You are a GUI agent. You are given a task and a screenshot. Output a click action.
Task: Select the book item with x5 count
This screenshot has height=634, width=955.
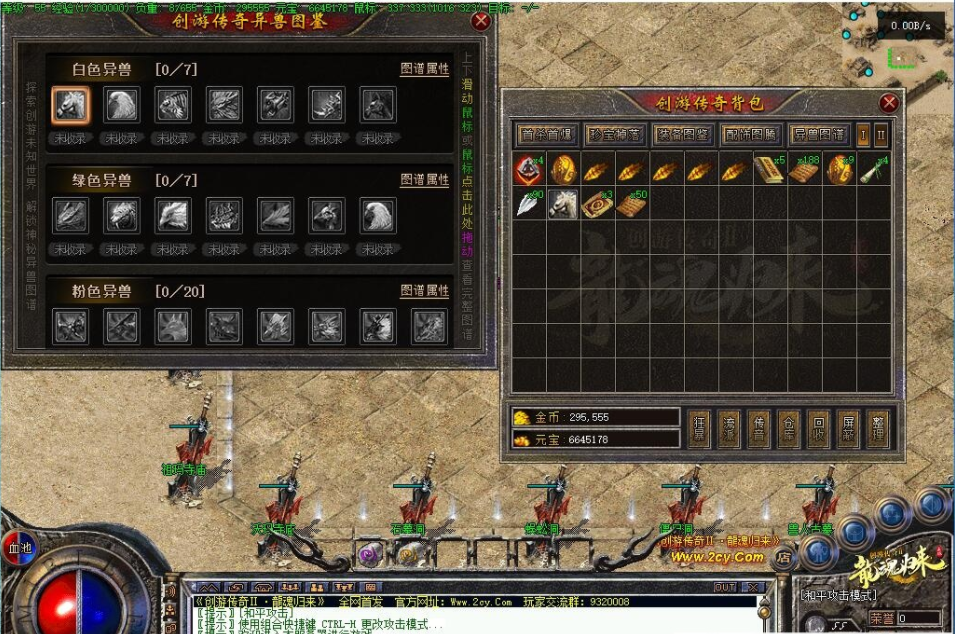coord(767,170)
